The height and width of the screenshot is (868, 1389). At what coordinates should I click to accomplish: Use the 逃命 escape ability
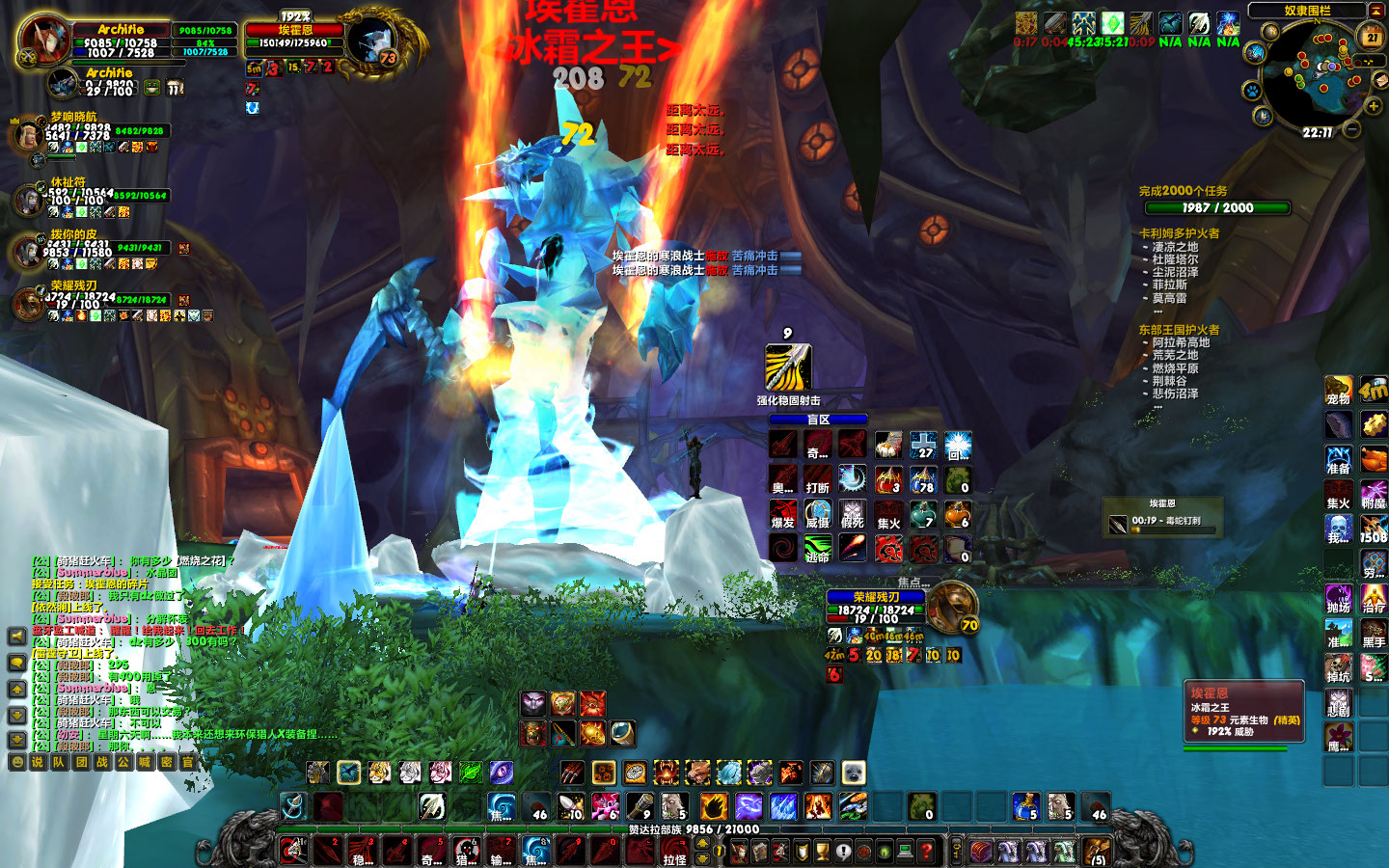818,549
